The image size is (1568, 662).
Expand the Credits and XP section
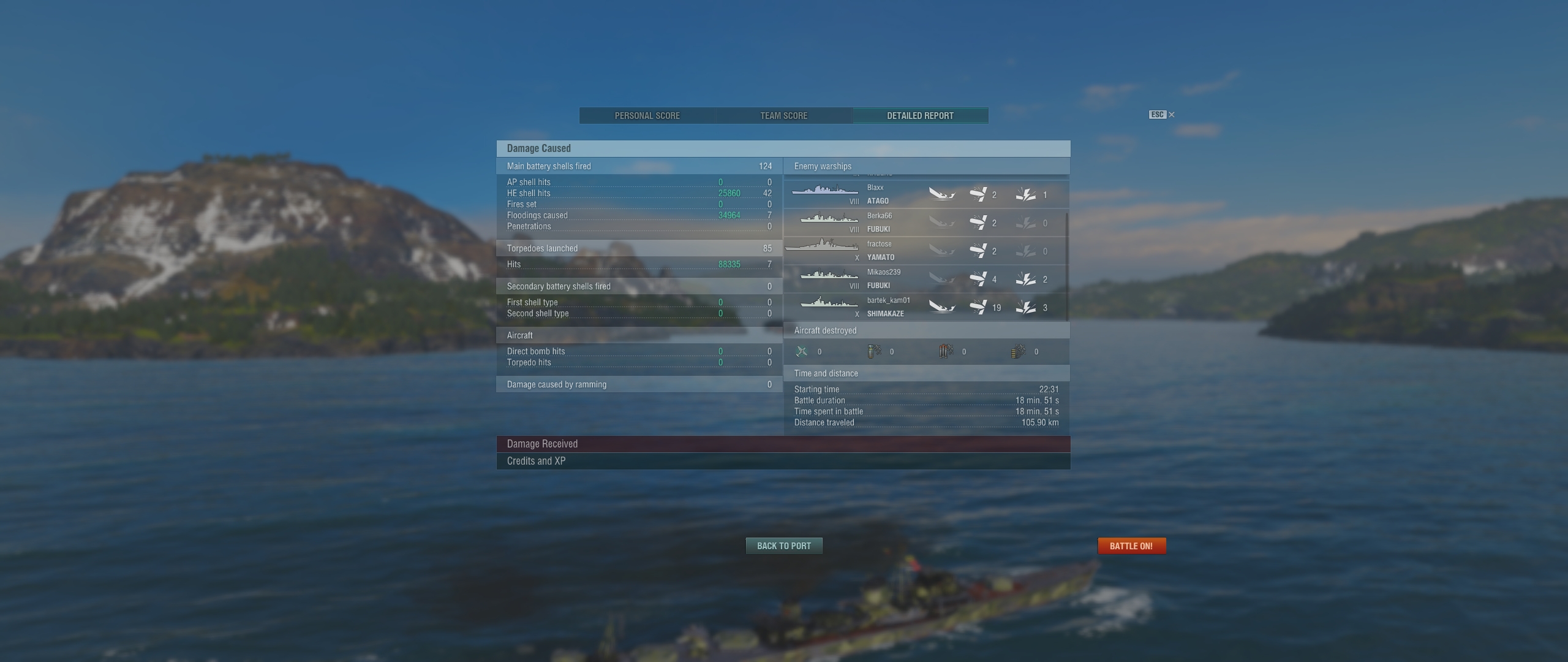[783, 461]
